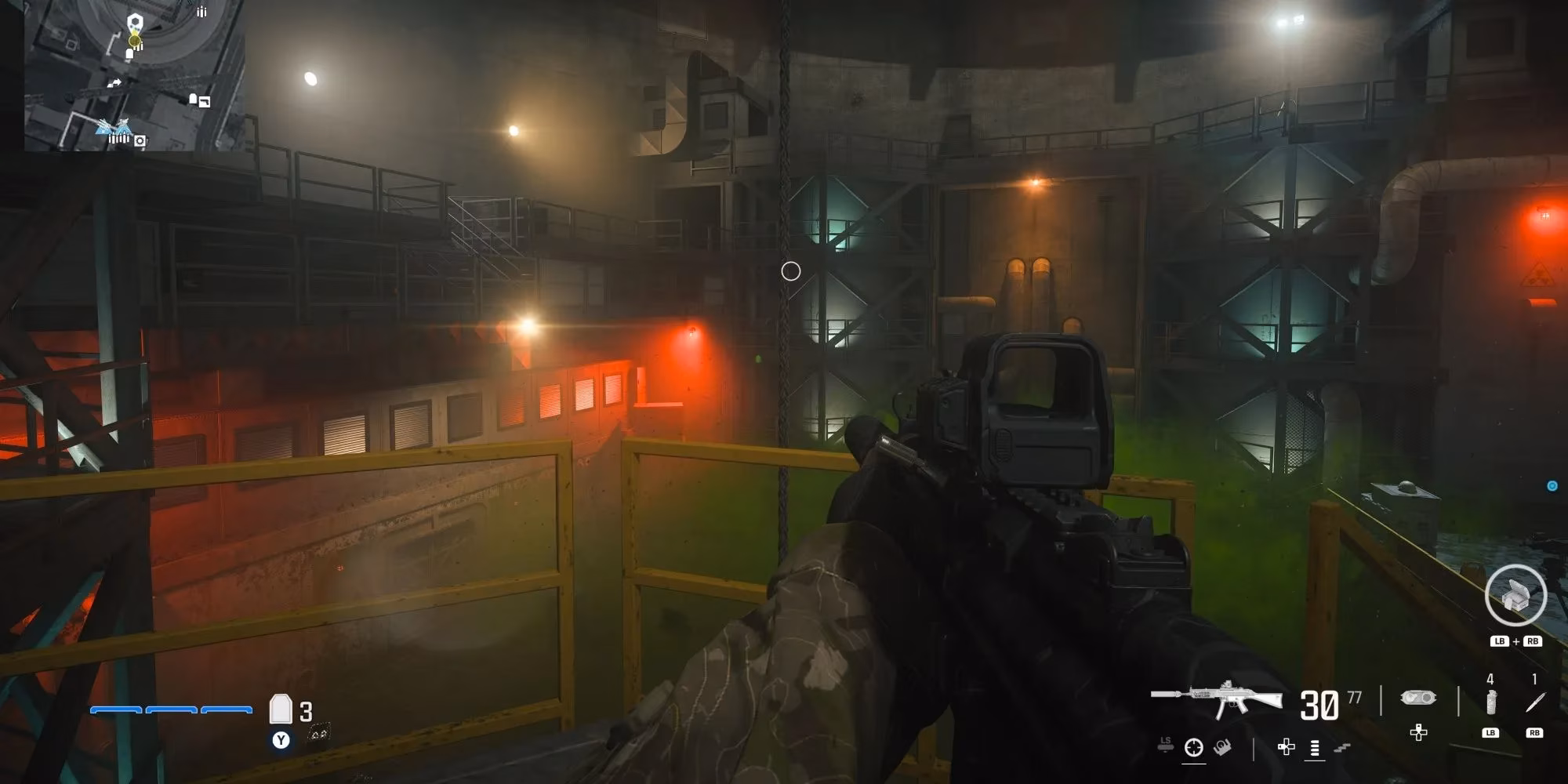Click the gear icon at the minimap bottom
Screen dimensions: 1568x784
pyautogui.click(x=140, y=141)
